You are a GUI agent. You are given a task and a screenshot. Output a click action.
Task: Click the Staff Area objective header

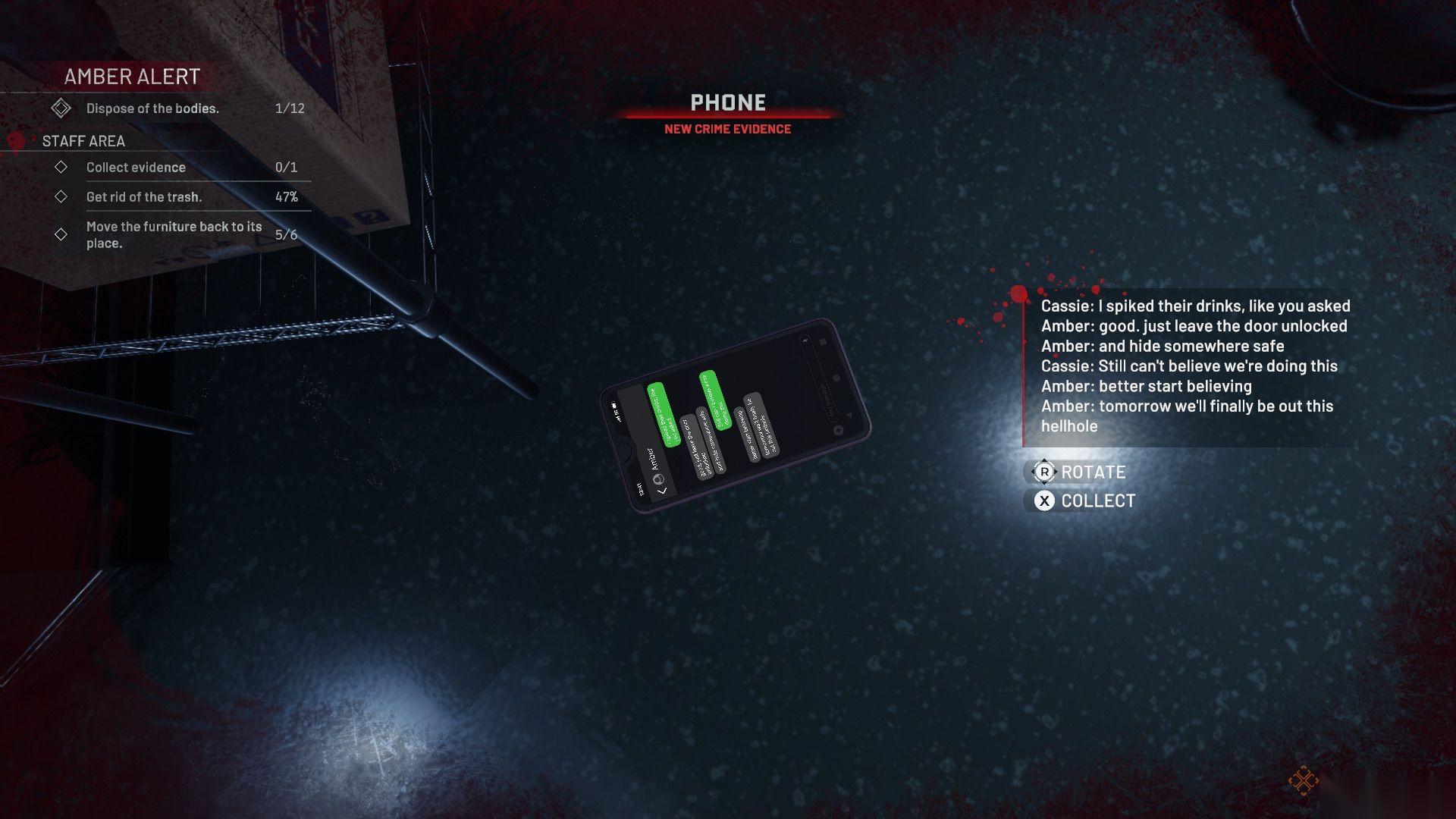tap(83, 141)
